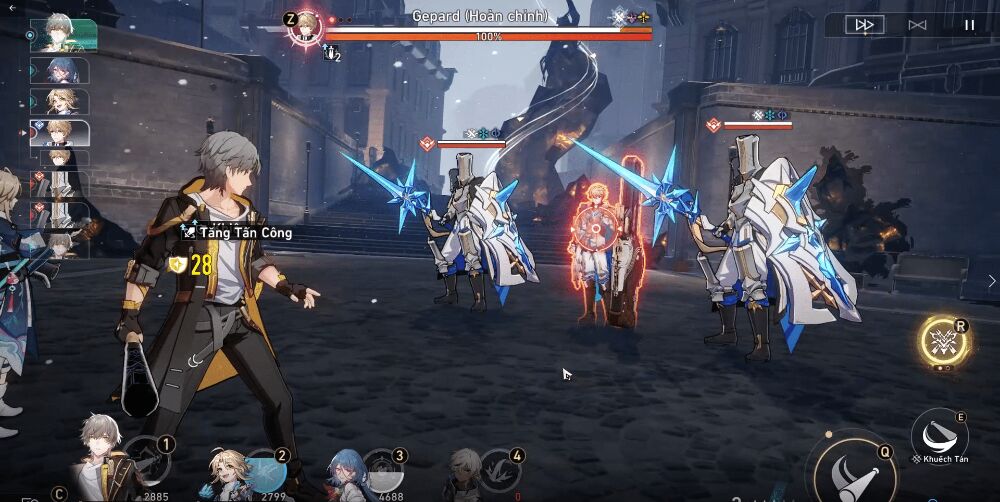Open Gepard's boss portrait details
Viewport: 1000px width, 502px height.
[304, 27]
